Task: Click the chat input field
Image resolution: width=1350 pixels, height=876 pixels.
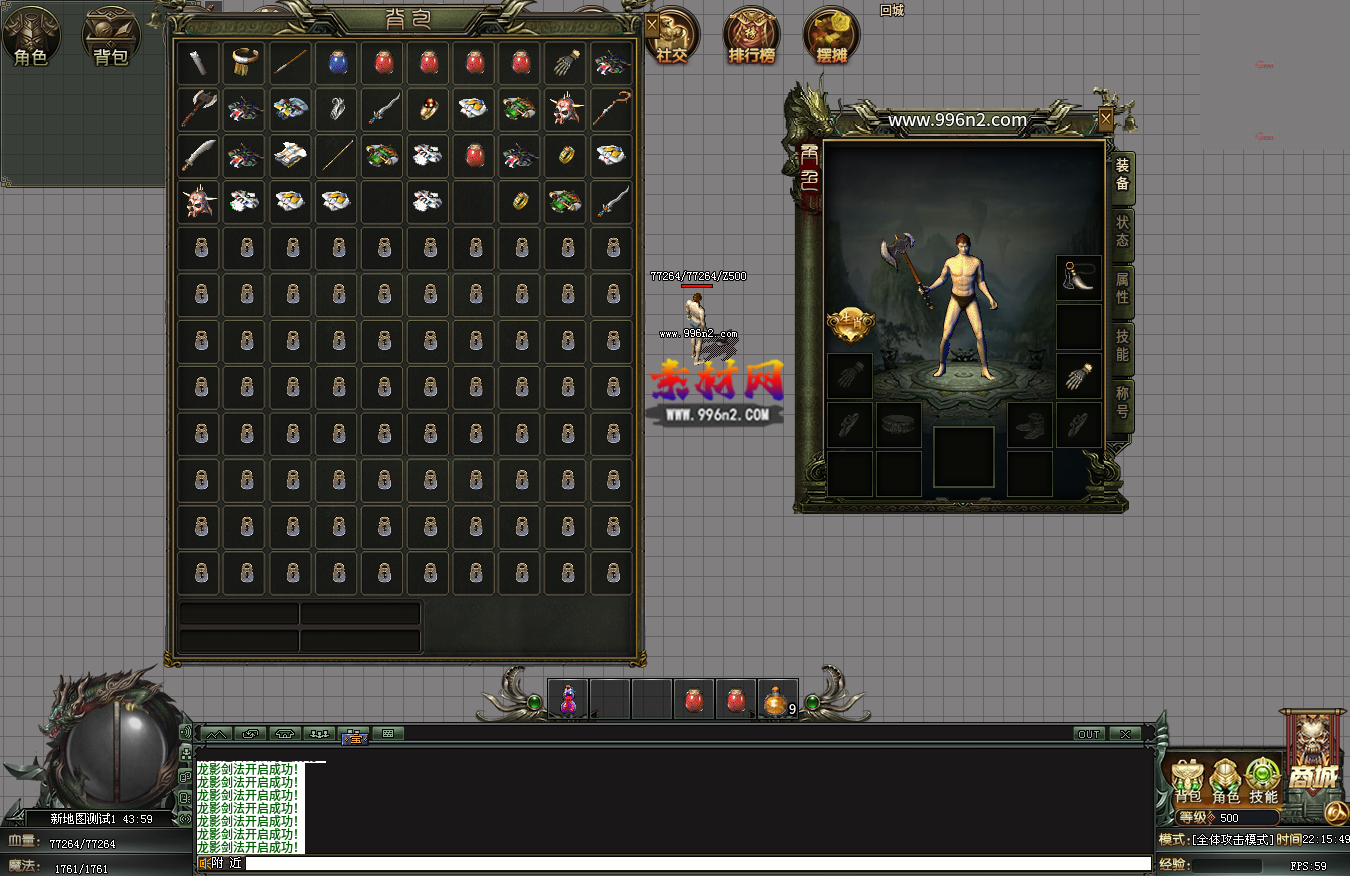Action: tap(697, 863)
